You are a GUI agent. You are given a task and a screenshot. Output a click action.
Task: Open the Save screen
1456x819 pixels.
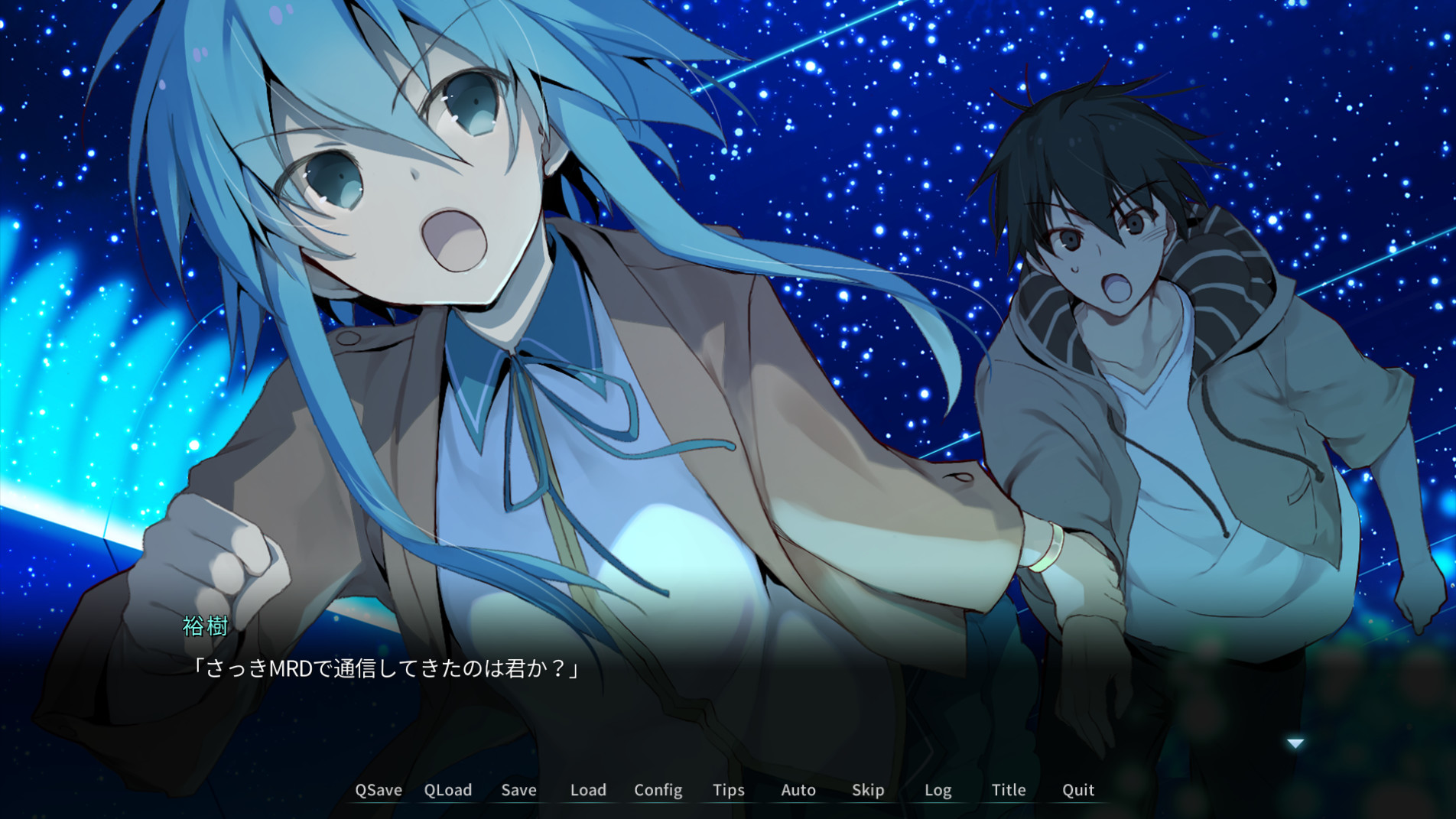tap(518, 790)
